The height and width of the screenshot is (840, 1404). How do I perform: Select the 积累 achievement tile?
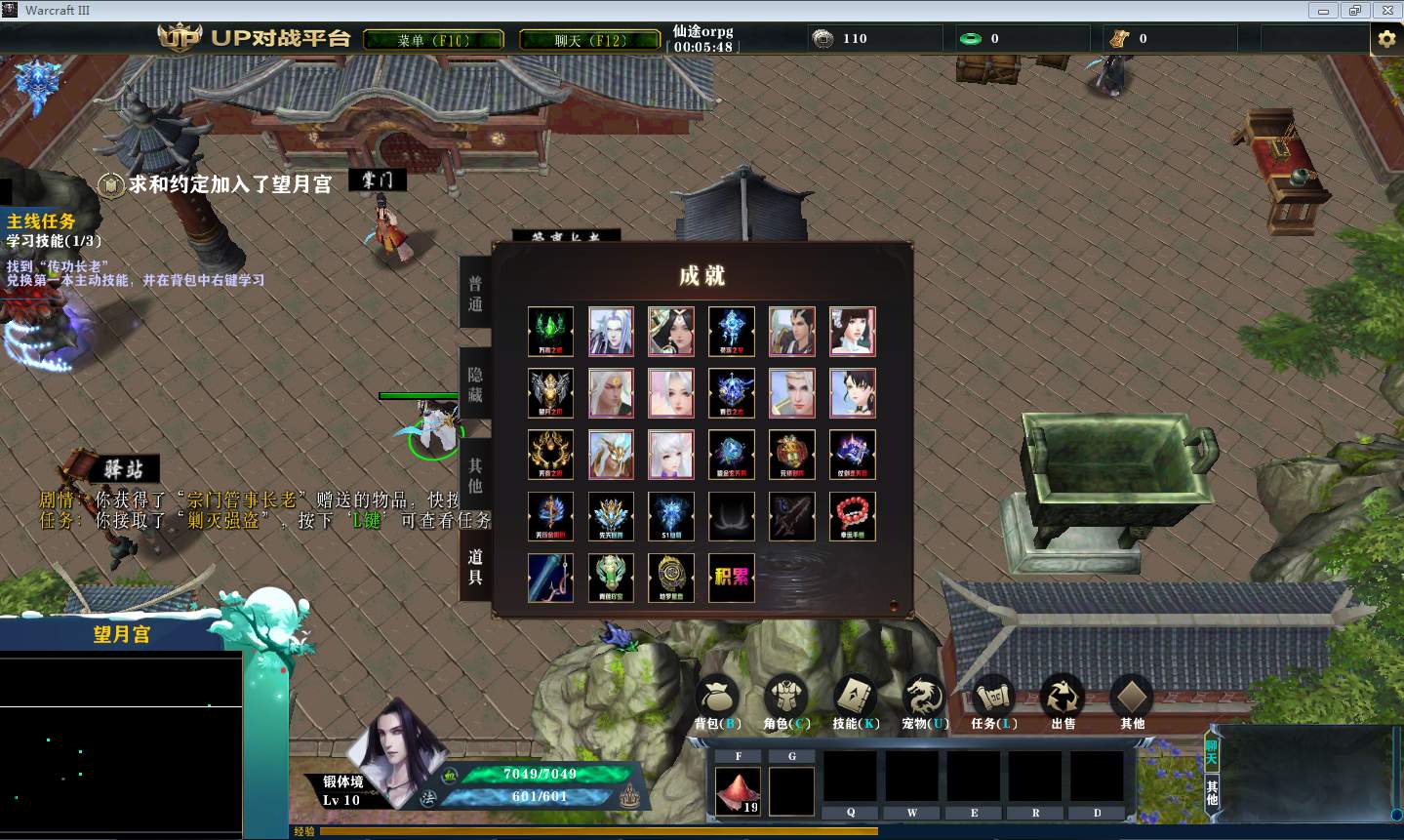[731, 578]
